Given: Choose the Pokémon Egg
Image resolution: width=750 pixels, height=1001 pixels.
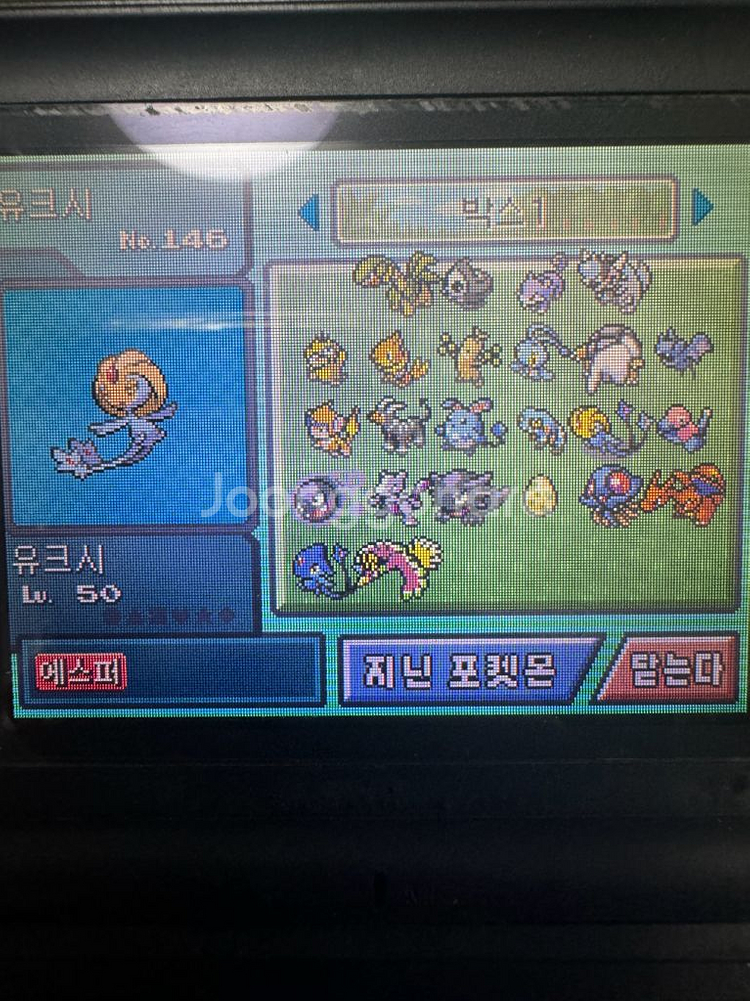Looking at the screenshot, I should tap(540, 494).
